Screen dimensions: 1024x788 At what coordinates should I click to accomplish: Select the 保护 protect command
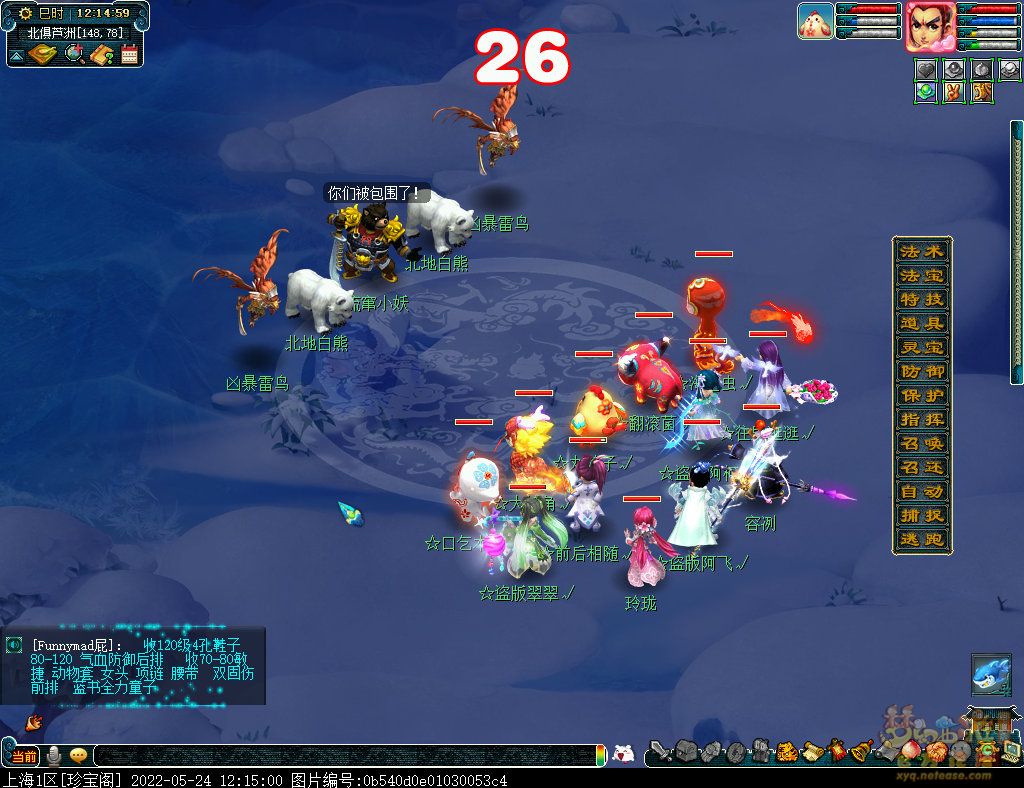point(921,395)
